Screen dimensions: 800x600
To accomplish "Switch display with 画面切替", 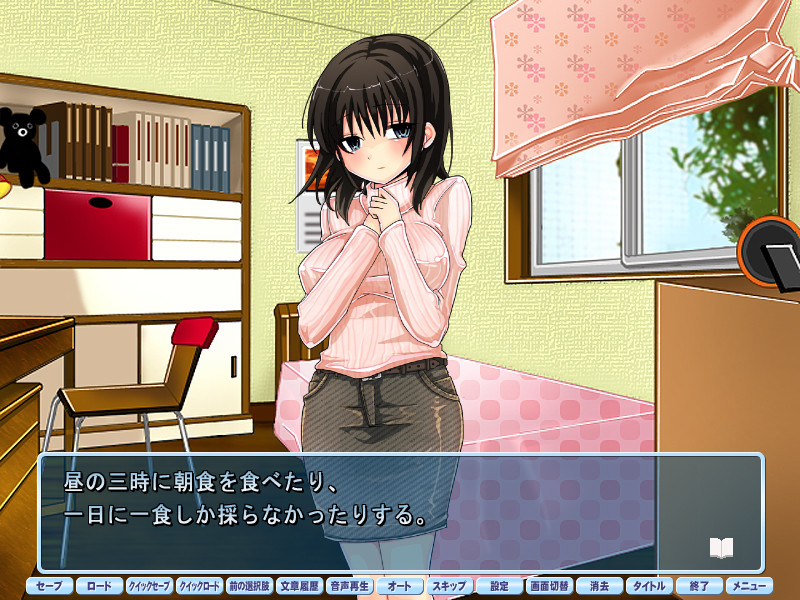I will (x=549, y=586).
